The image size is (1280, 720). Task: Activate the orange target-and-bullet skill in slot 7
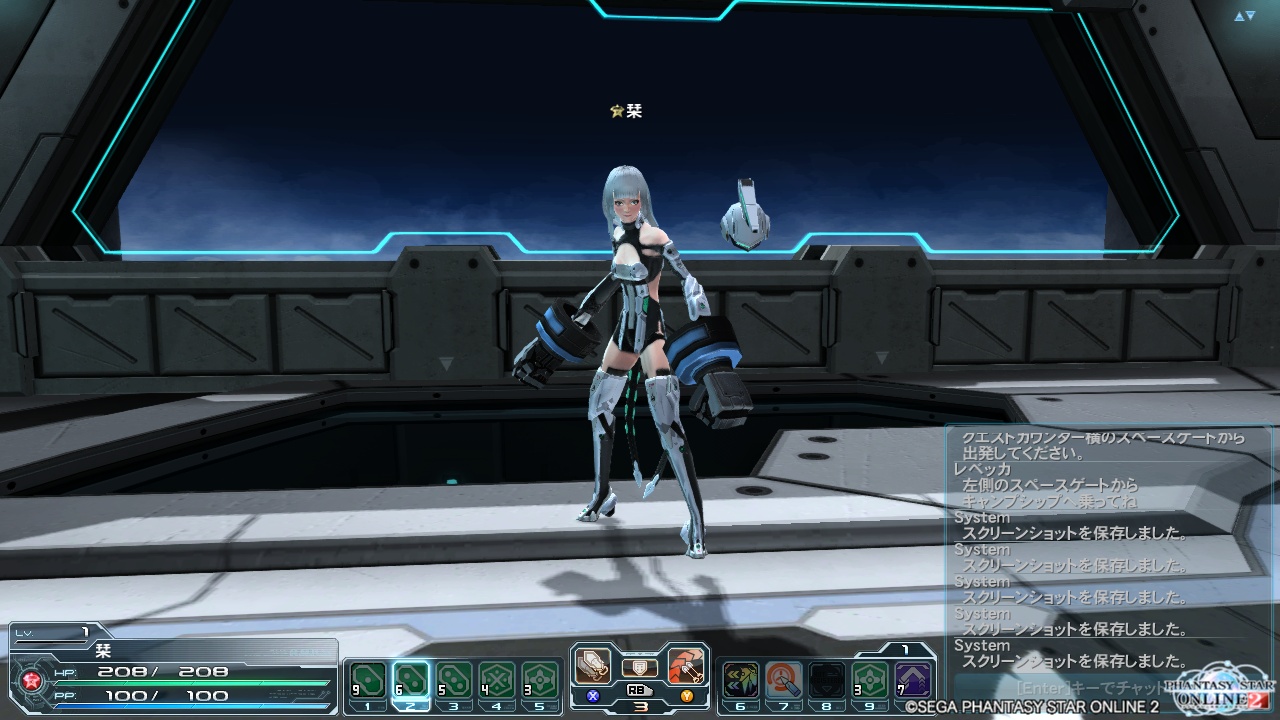coord(784,681)
